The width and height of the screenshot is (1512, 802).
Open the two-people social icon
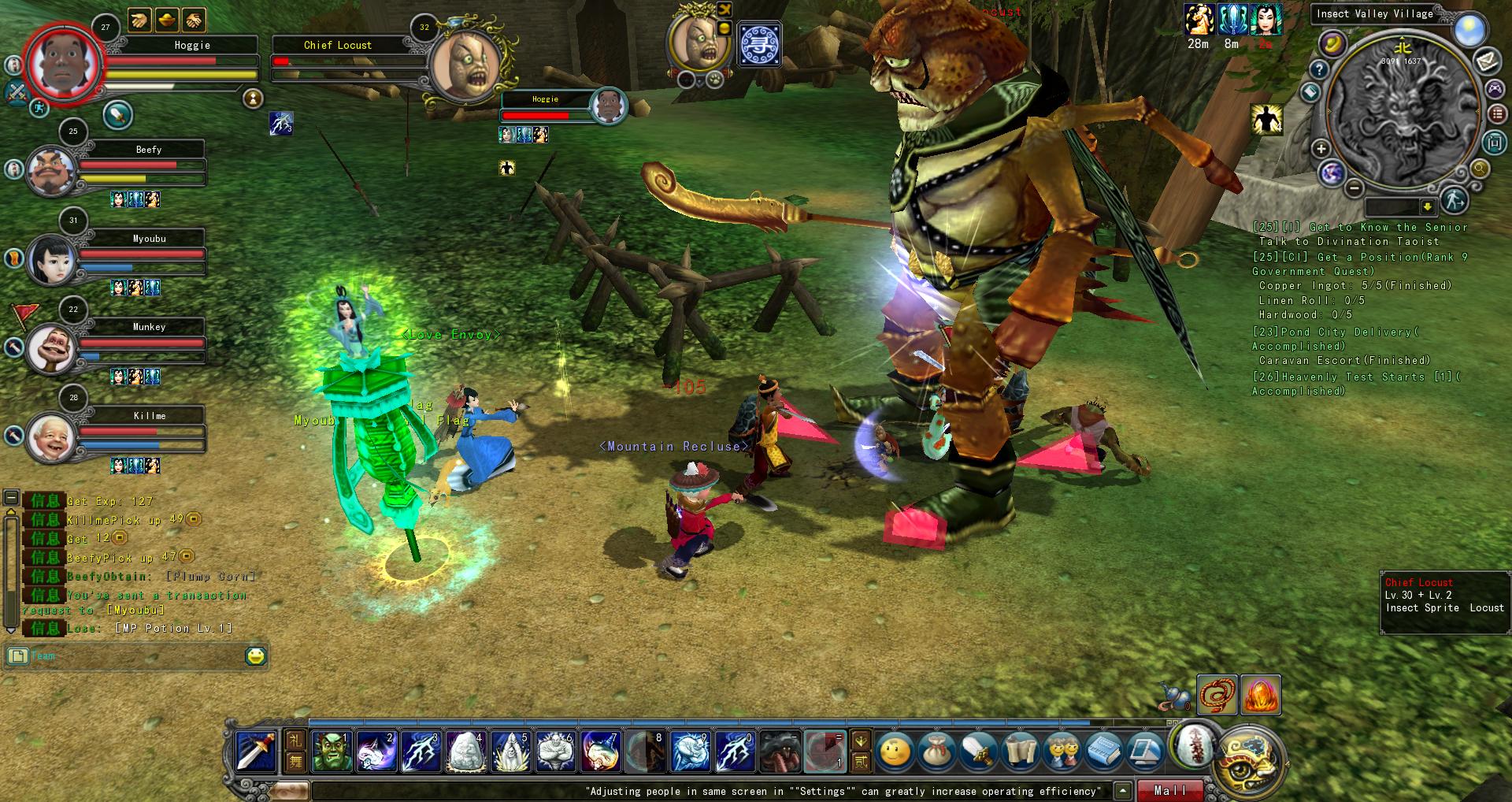tap(1062, 752)
